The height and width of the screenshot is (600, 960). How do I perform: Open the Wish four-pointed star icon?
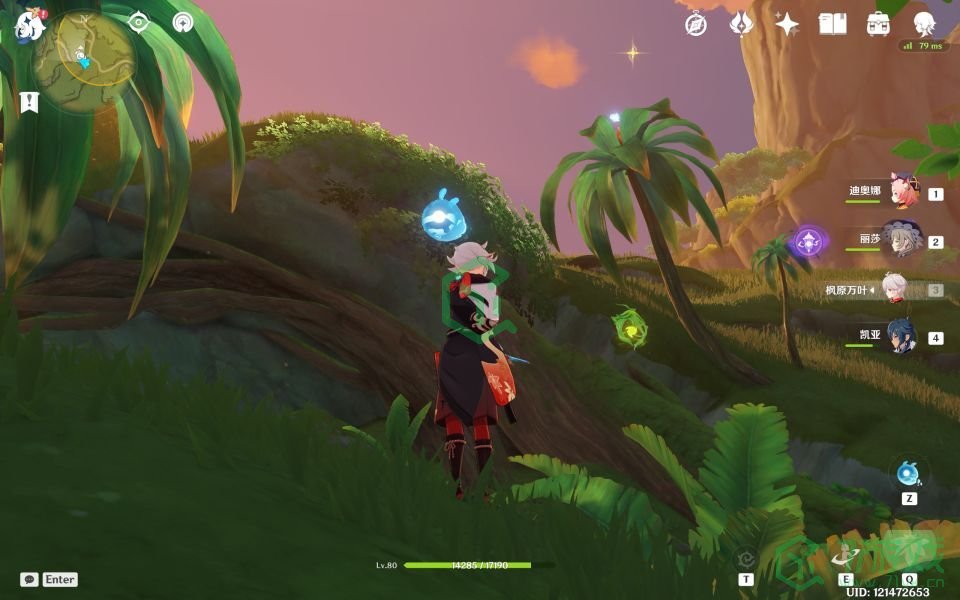(x=787, y=24)
